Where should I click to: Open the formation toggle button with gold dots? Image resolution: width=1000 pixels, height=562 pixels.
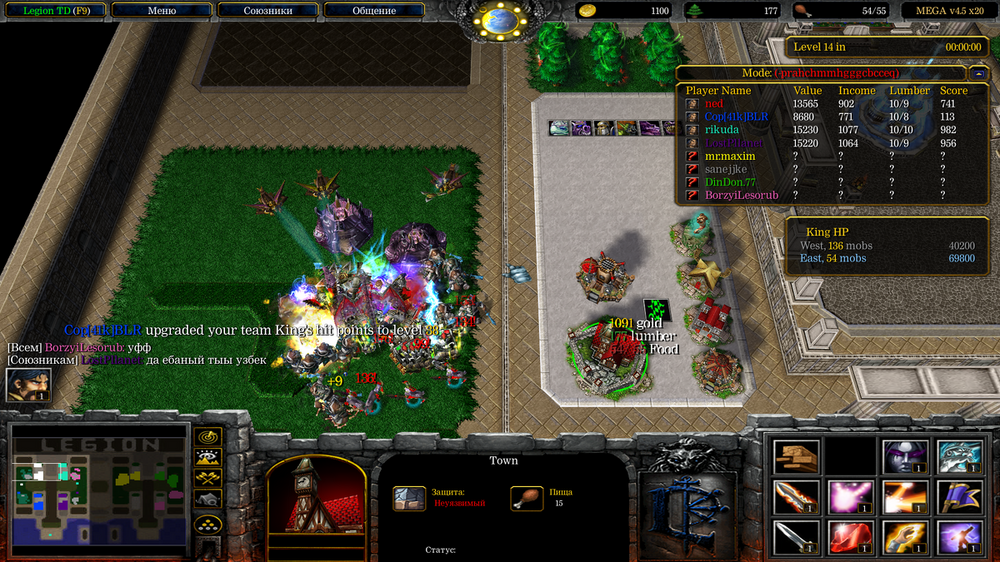[x=208, y=522]
